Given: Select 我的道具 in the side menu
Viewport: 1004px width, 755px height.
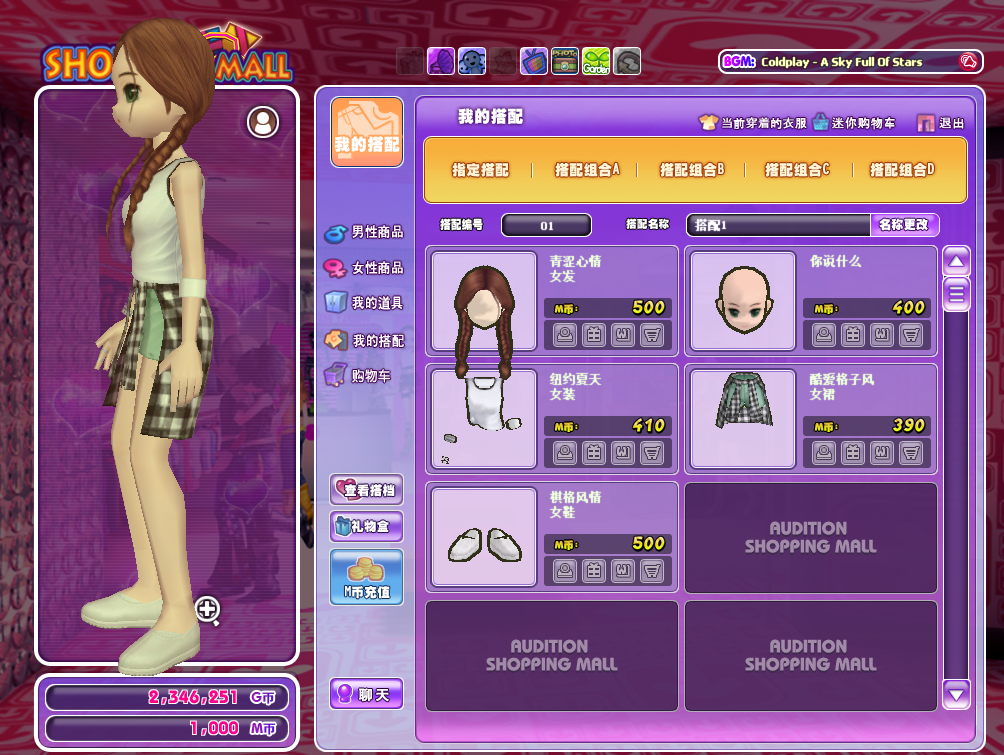Looking at the screenshot, I should 365,303.
